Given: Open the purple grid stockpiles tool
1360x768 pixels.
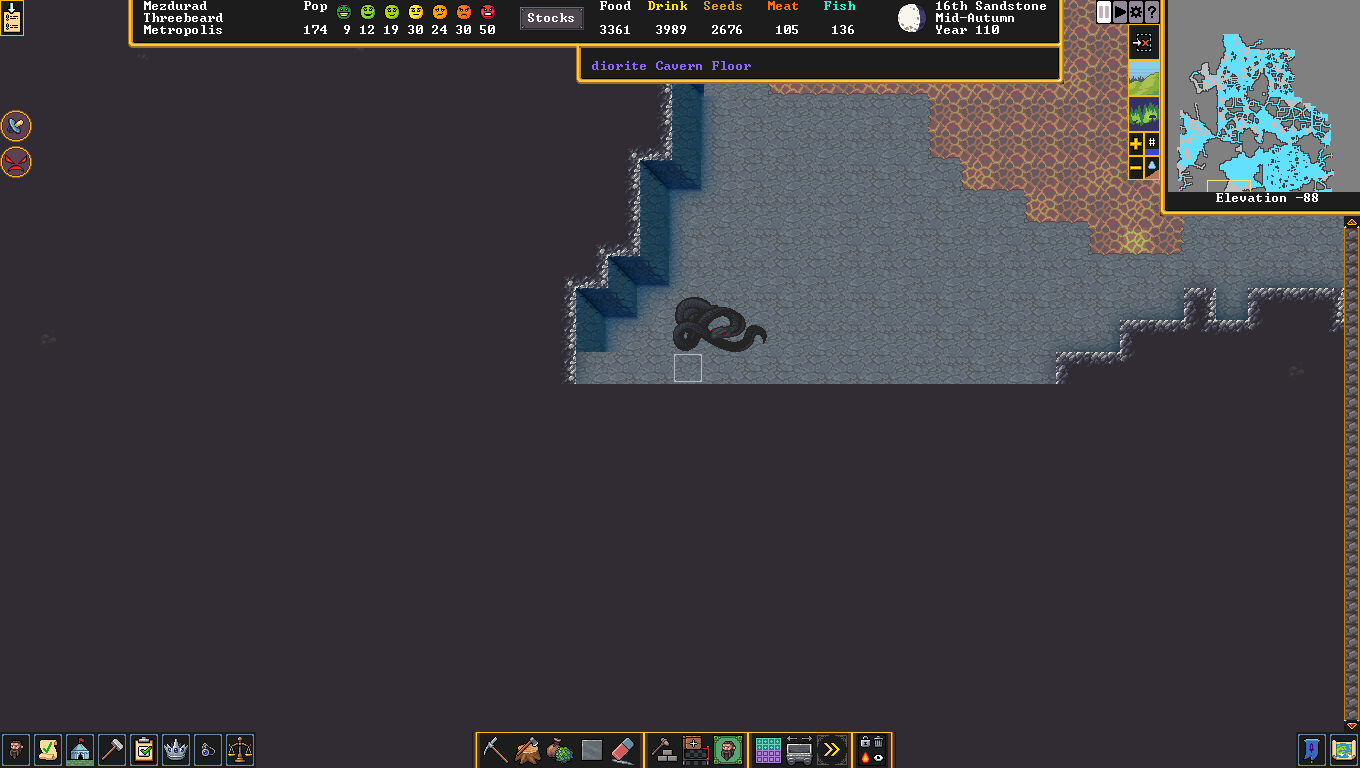Looking at the screenshot, I should tap(768, 750).
